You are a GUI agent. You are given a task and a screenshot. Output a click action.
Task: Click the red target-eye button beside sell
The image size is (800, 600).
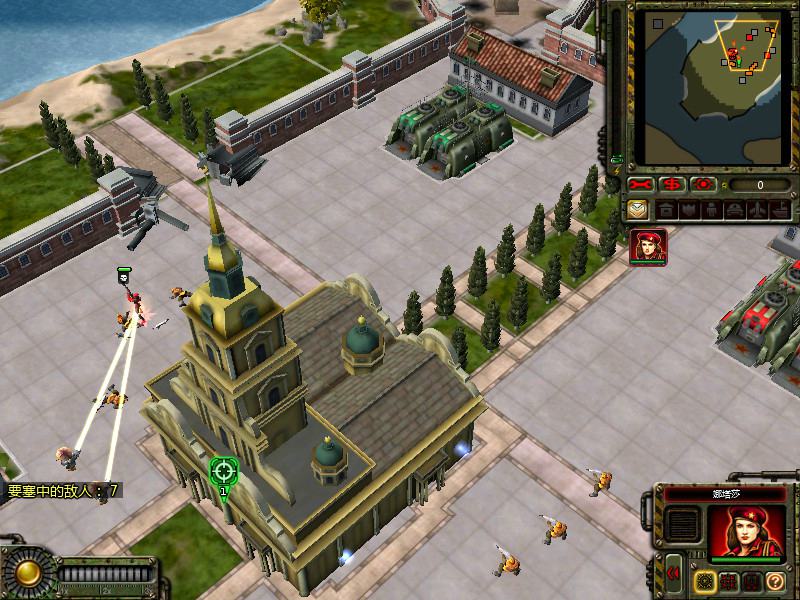pyautogui.click(x=704, y=185)
